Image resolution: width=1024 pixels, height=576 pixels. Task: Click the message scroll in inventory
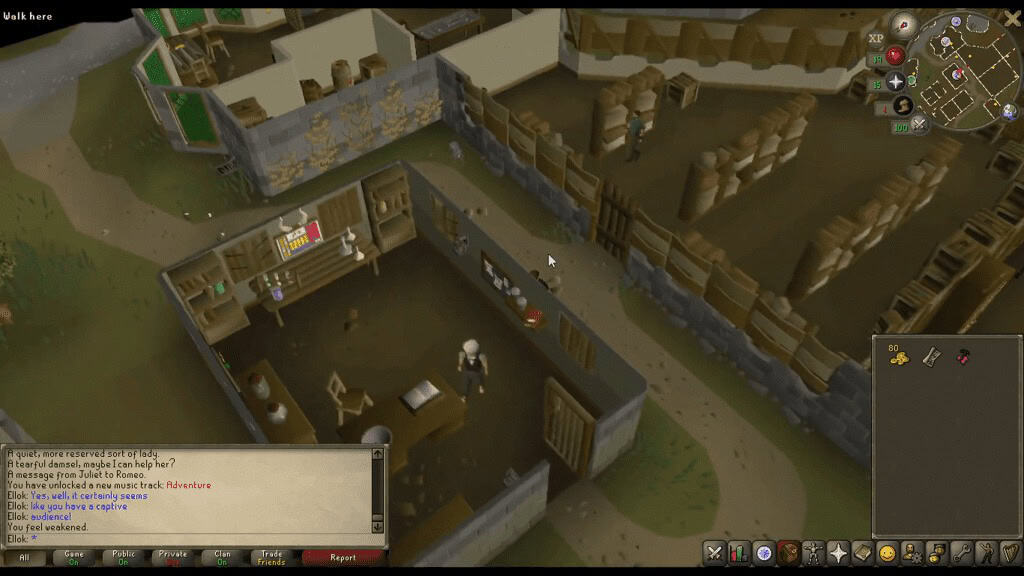[x=931, y=356]
